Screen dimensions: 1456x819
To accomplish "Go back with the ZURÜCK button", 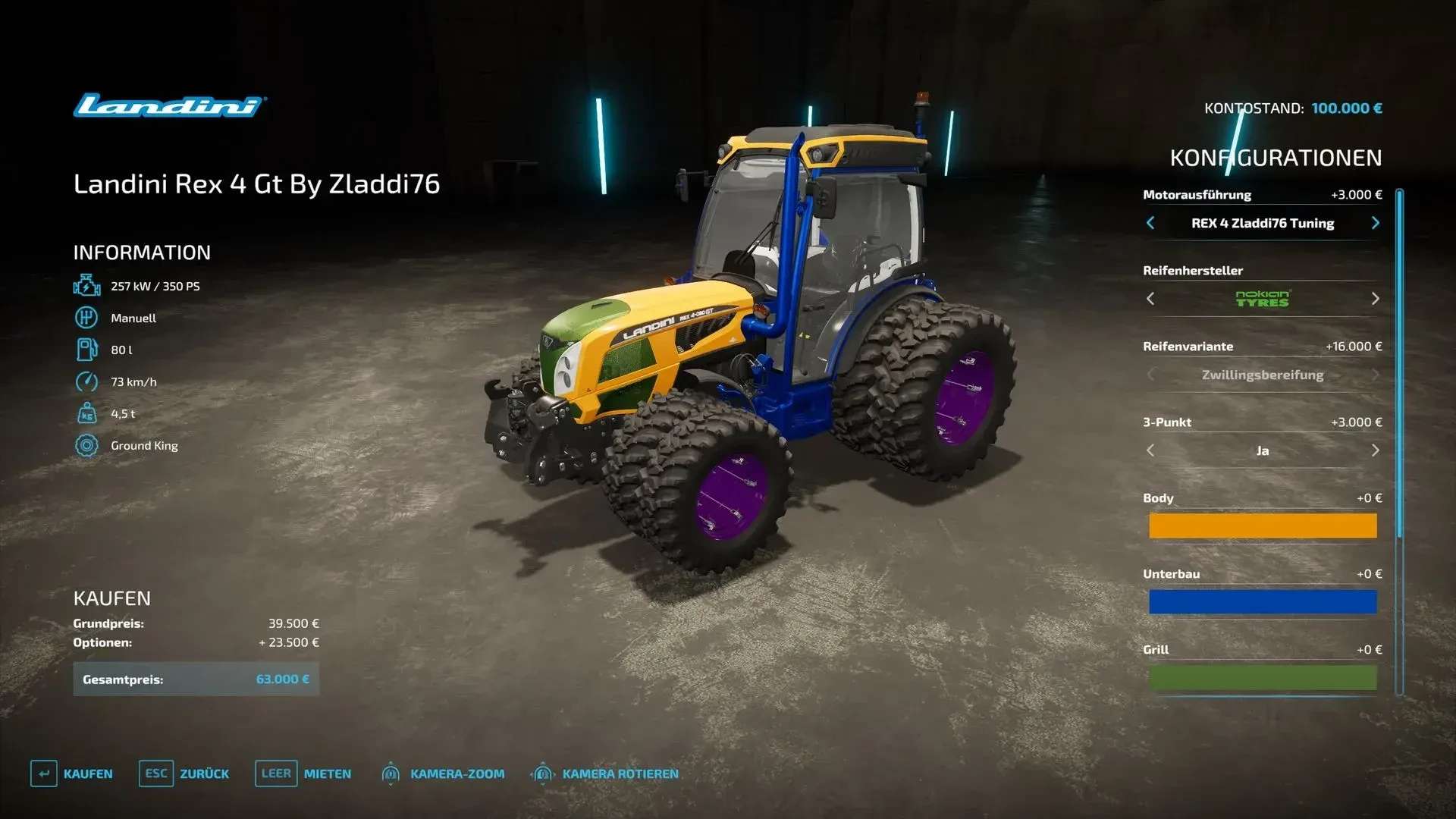I will point(184,773).
